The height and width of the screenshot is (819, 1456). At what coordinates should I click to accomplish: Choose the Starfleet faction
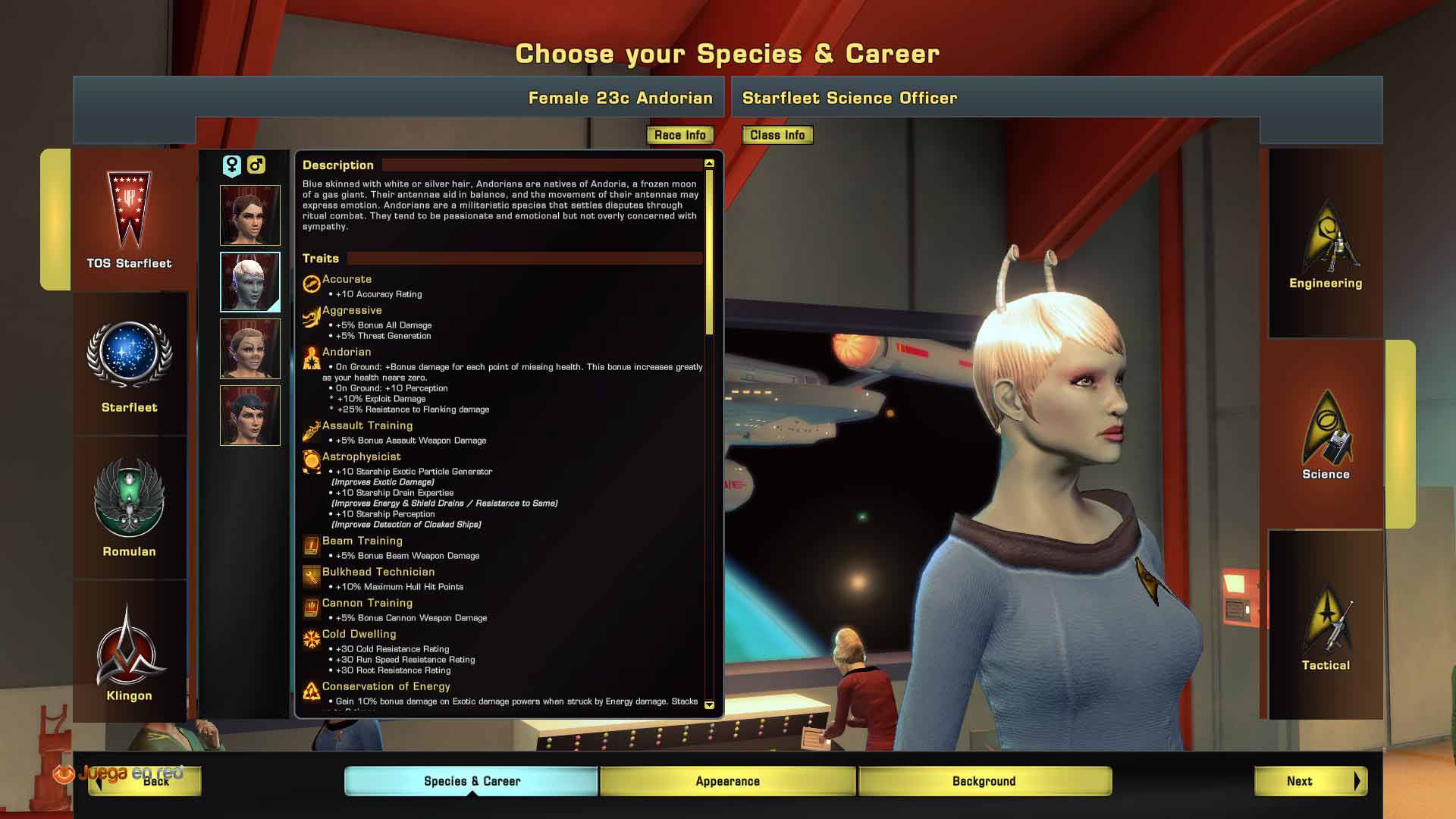click(129, 366)
